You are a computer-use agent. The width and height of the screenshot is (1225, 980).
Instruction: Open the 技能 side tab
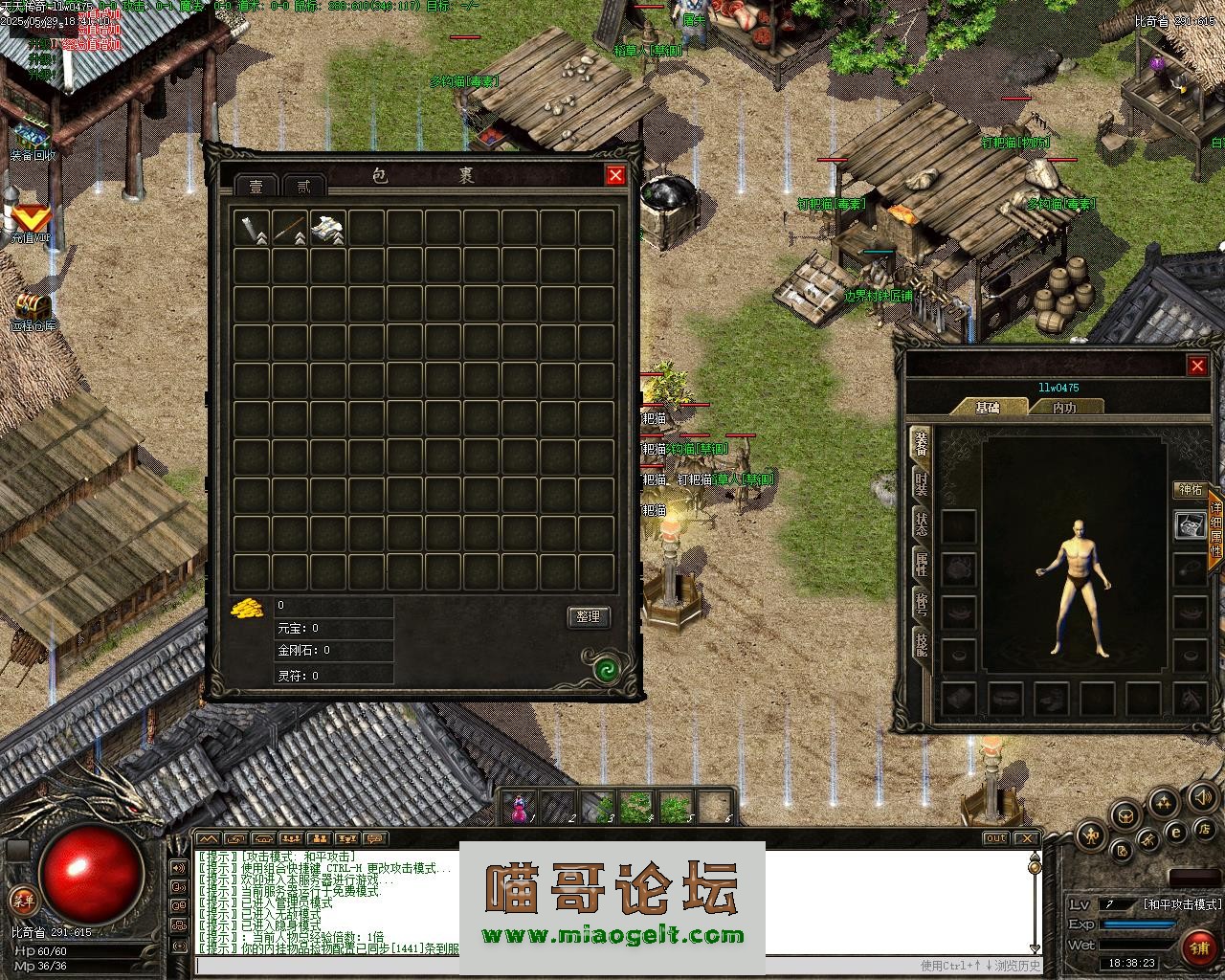click(921, 643)
